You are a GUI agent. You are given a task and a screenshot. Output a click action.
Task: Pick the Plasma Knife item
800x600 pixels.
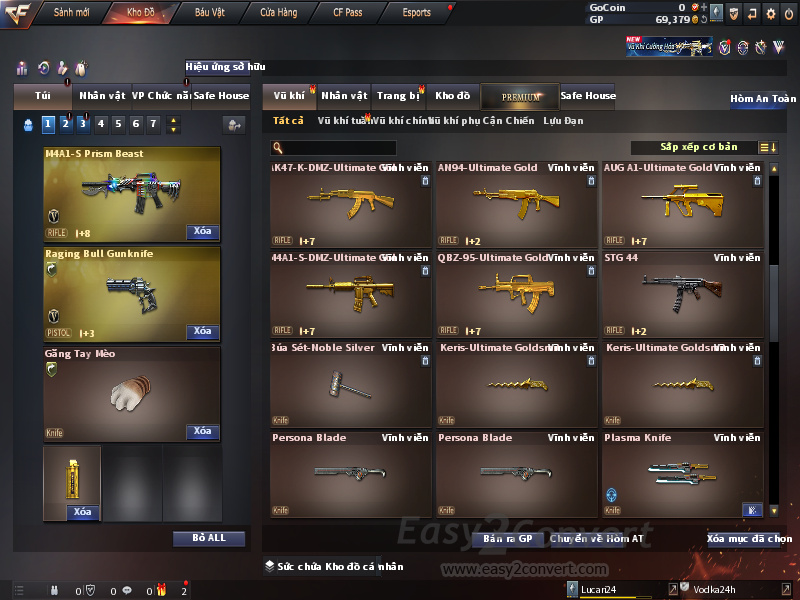(682, 475)
